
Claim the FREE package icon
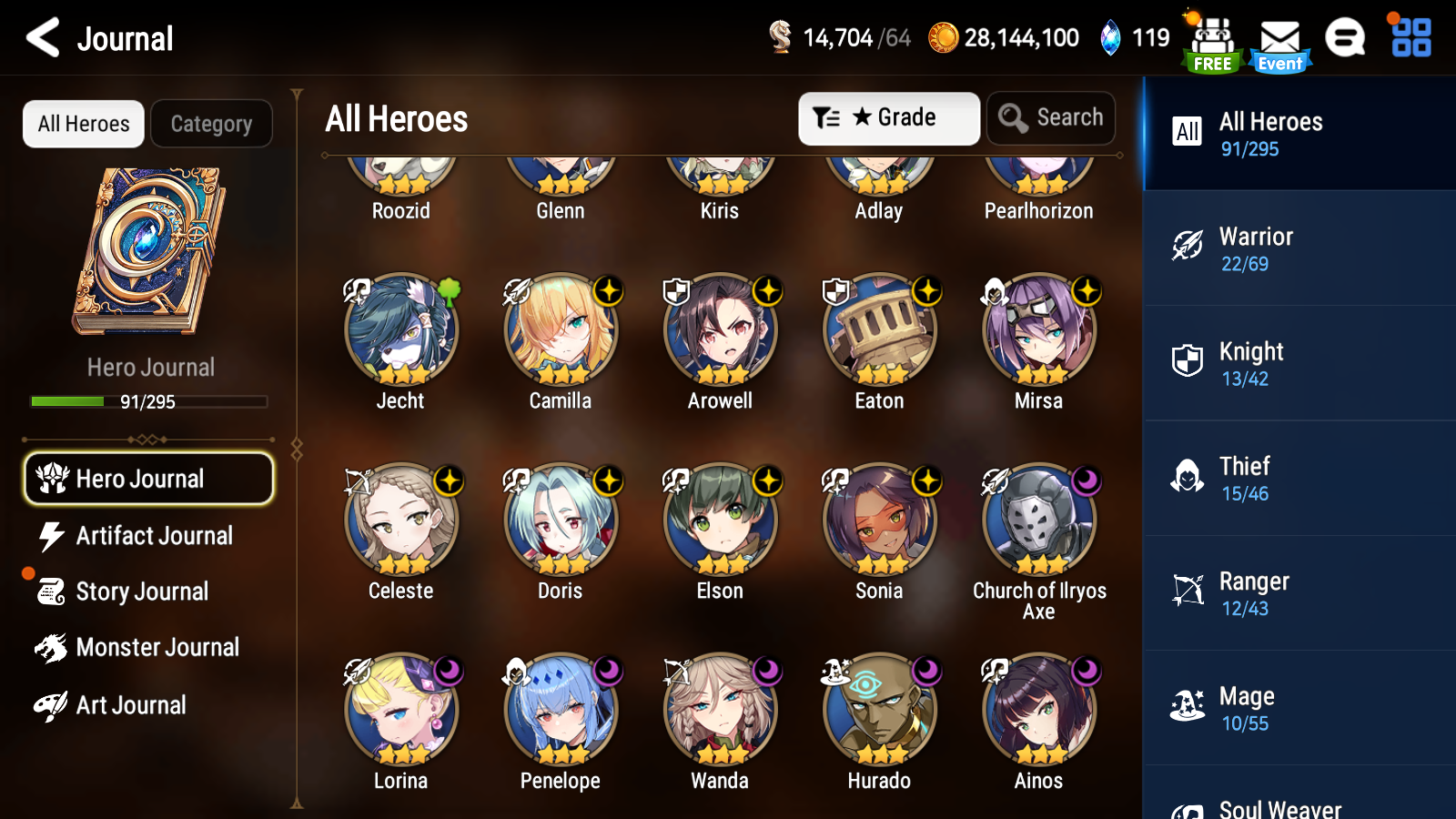click(1212, 38)
